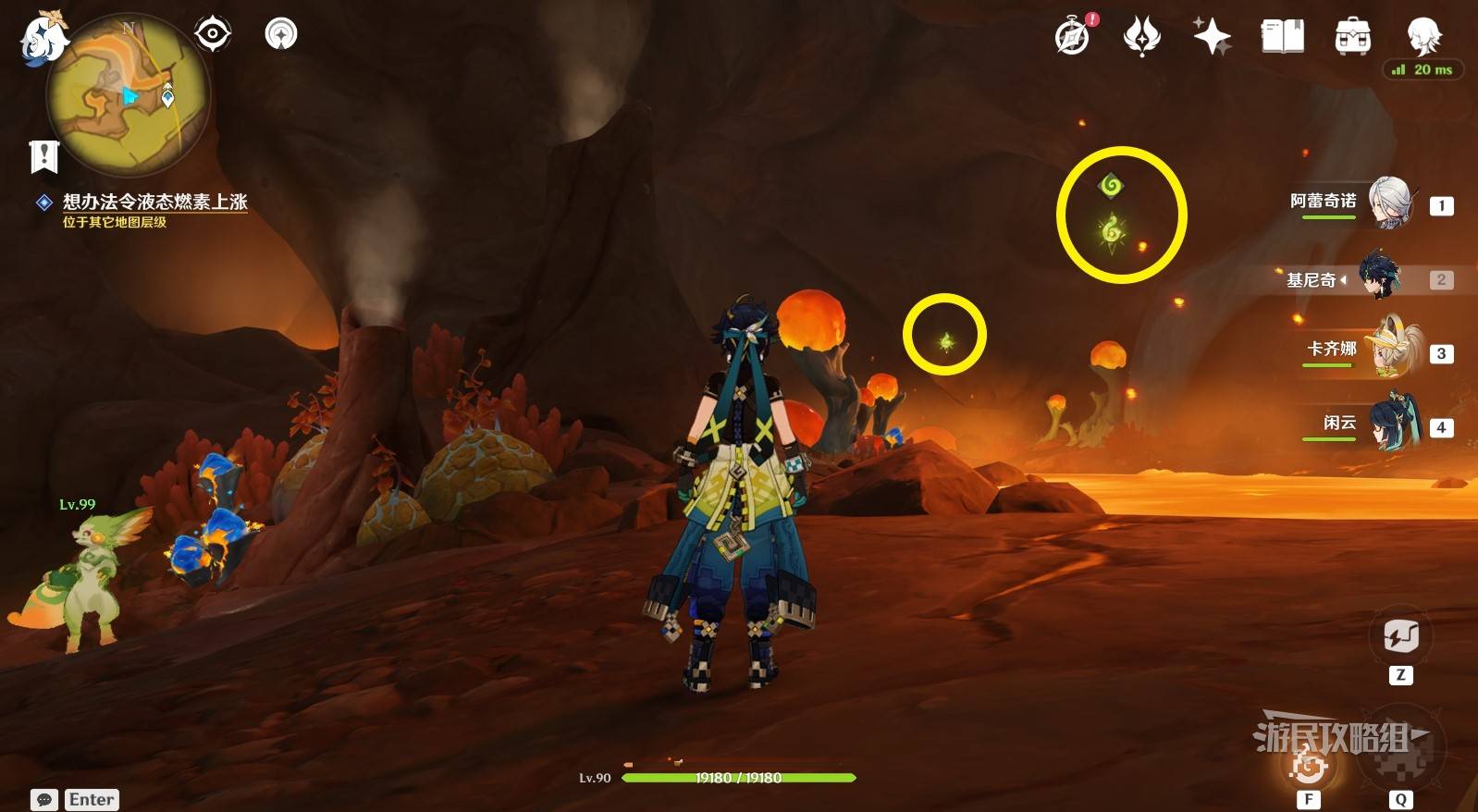The height and width of the screenshot is (812, 1478).
Task: Open the backpack inventory
Action: click(x=1352, y=36)
